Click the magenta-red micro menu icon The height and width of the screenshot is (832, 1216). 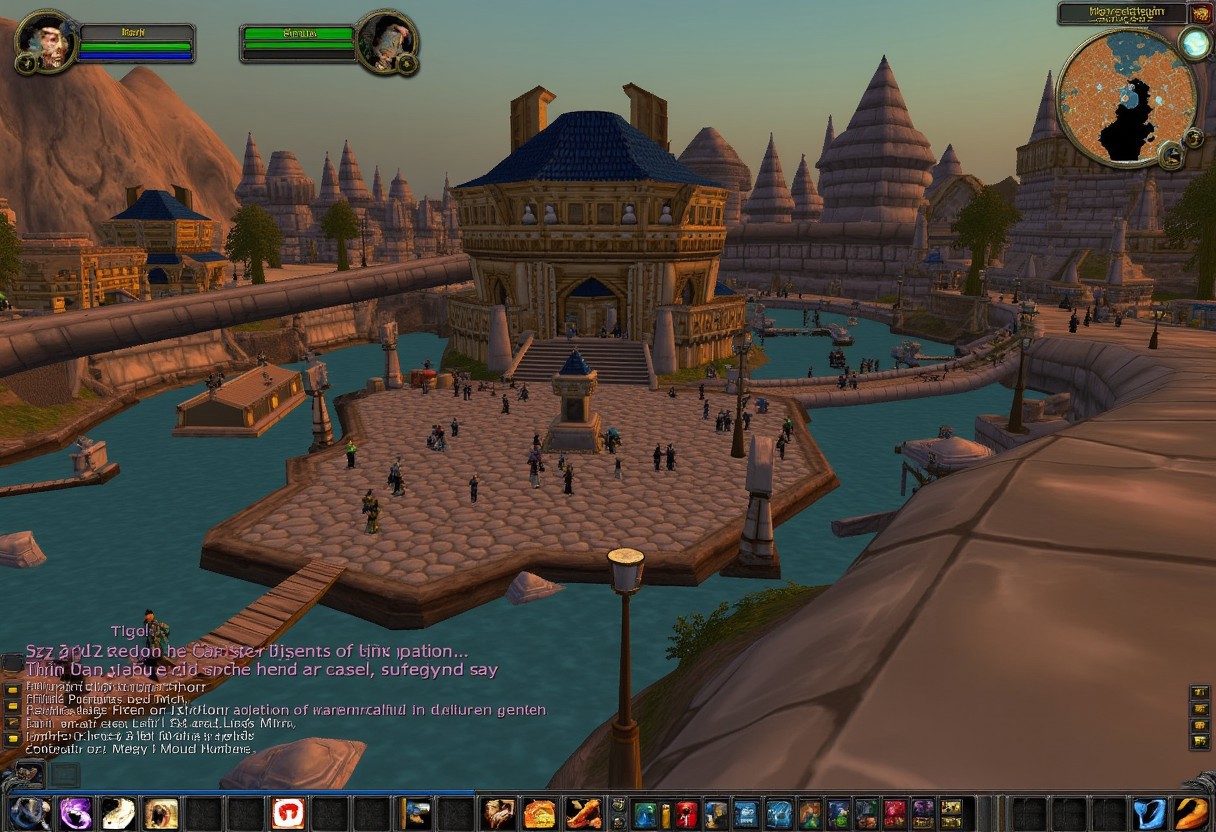(894, 814)
